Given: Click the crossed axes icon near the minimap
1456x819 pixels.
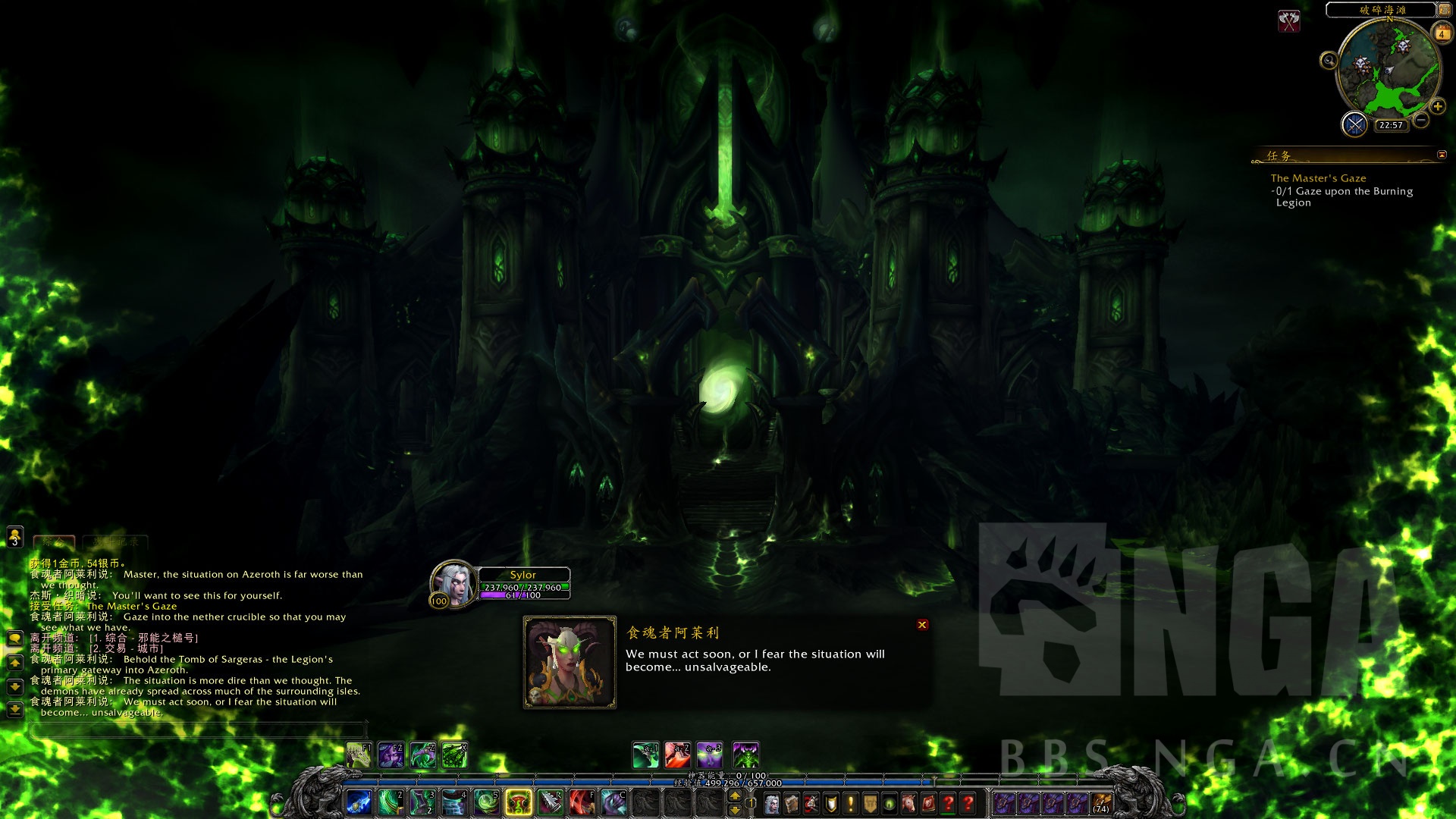Looking at the screenshot, I should [x=1288, y=20].
